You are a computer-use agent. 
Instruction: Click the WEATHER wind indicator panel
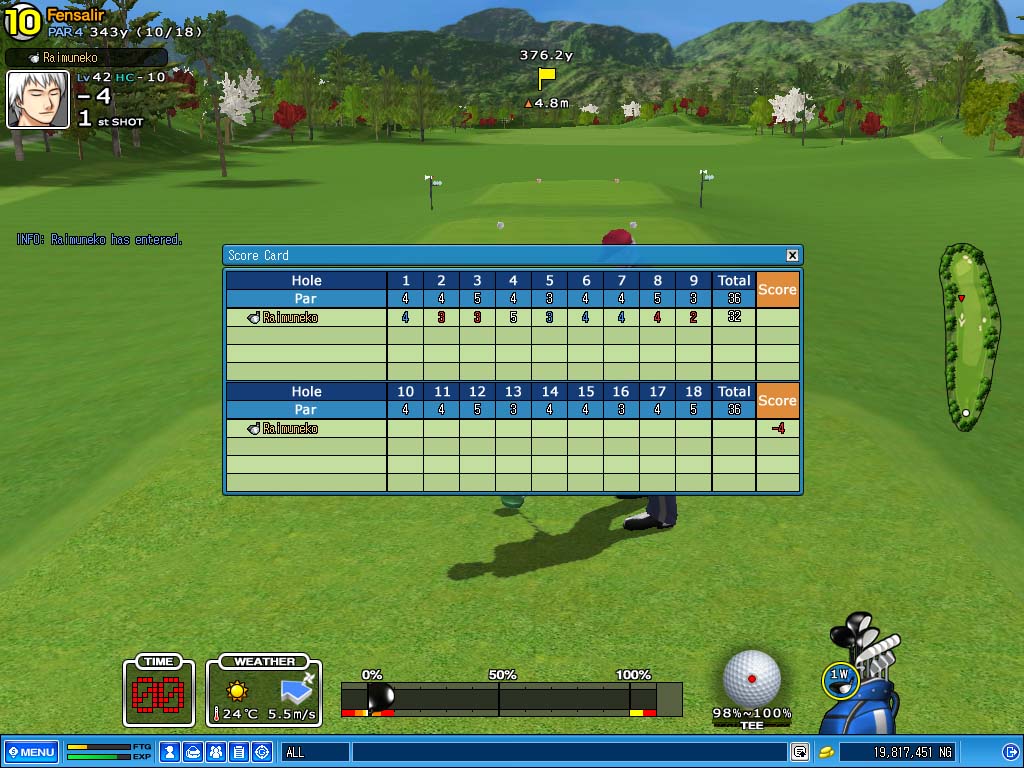[x=264, y=690]
